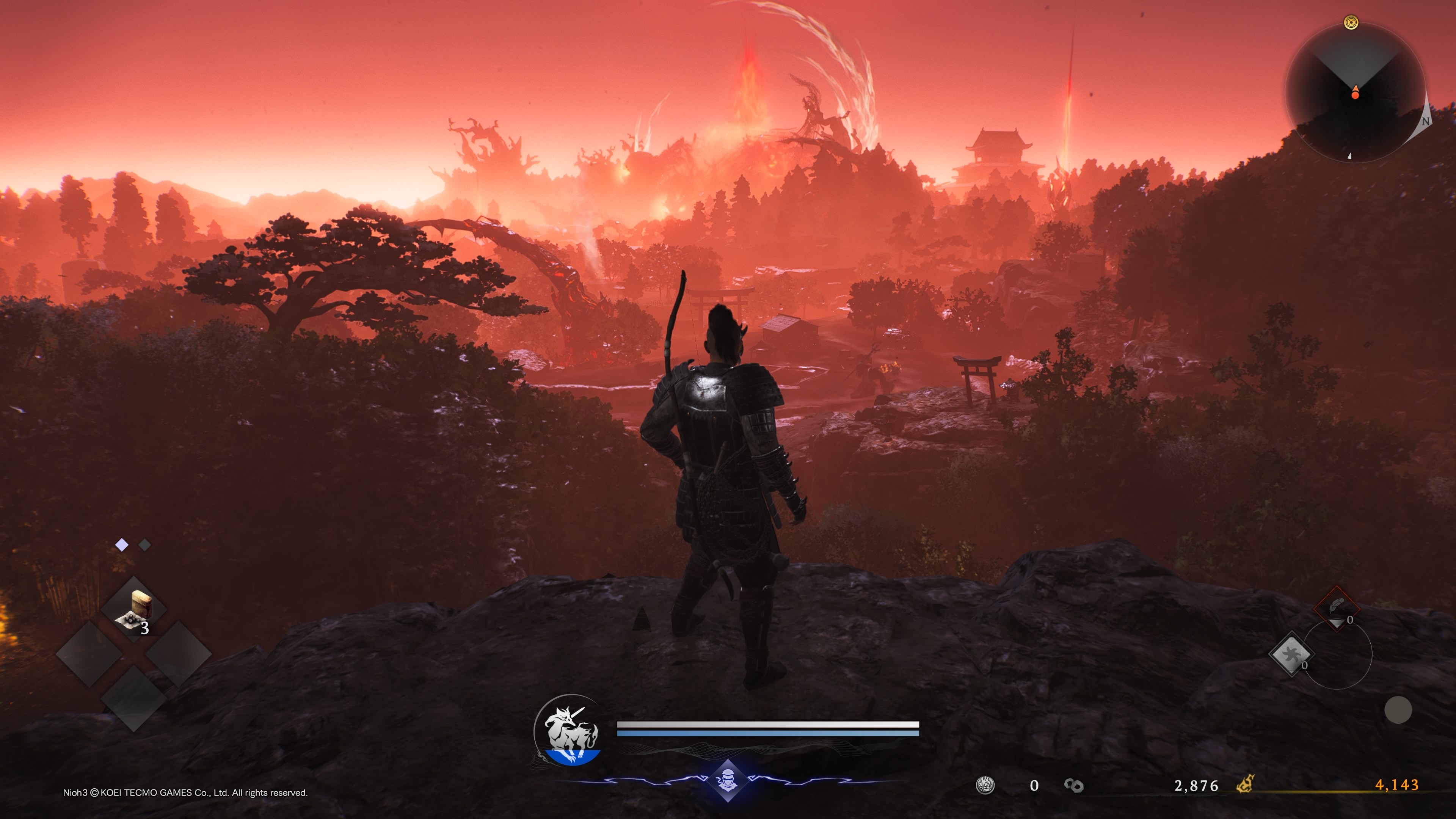Select the silver coin icon
The image size is (1456, 819).
click(x=985, y=785)
